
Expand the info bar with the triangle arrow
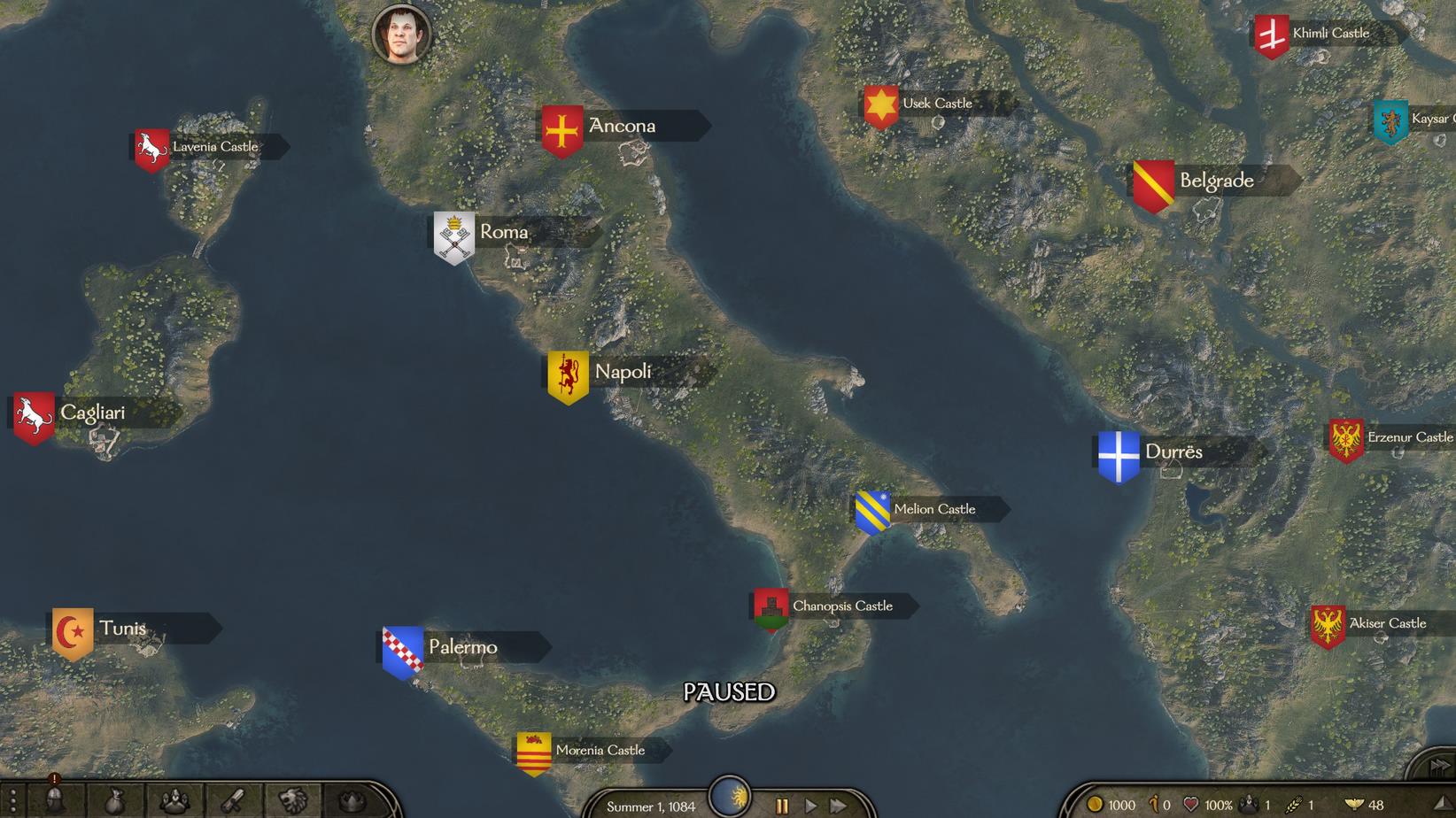[x=1441, y=804]
